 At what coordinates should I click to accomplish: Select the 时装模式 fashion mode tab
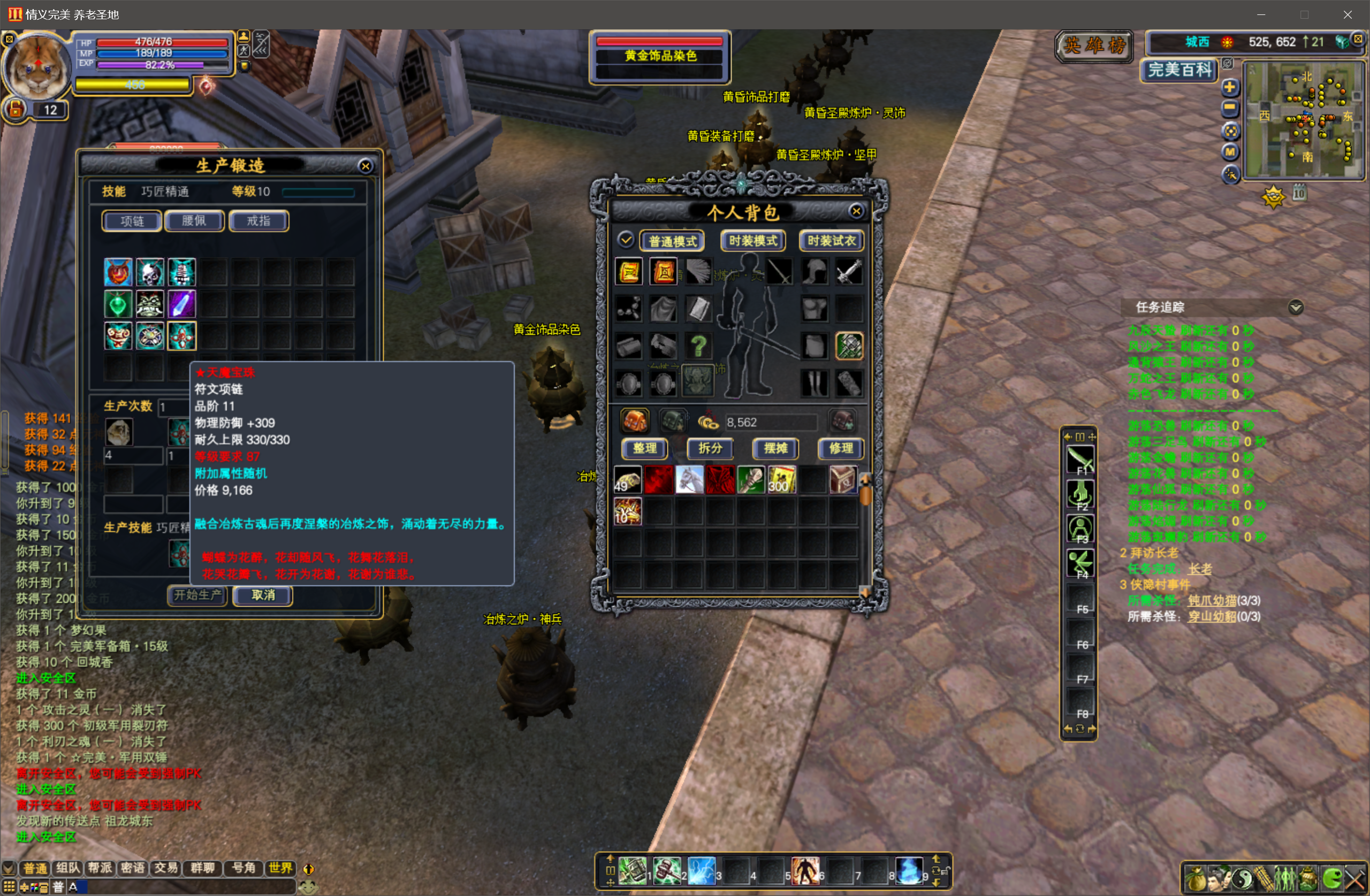tap(753, 241)
